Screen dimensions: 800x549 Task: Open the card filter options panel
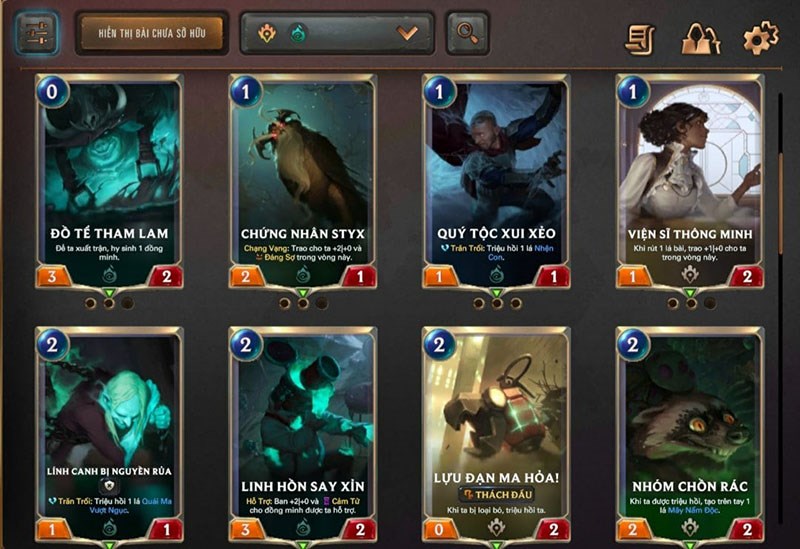point(36,33)
